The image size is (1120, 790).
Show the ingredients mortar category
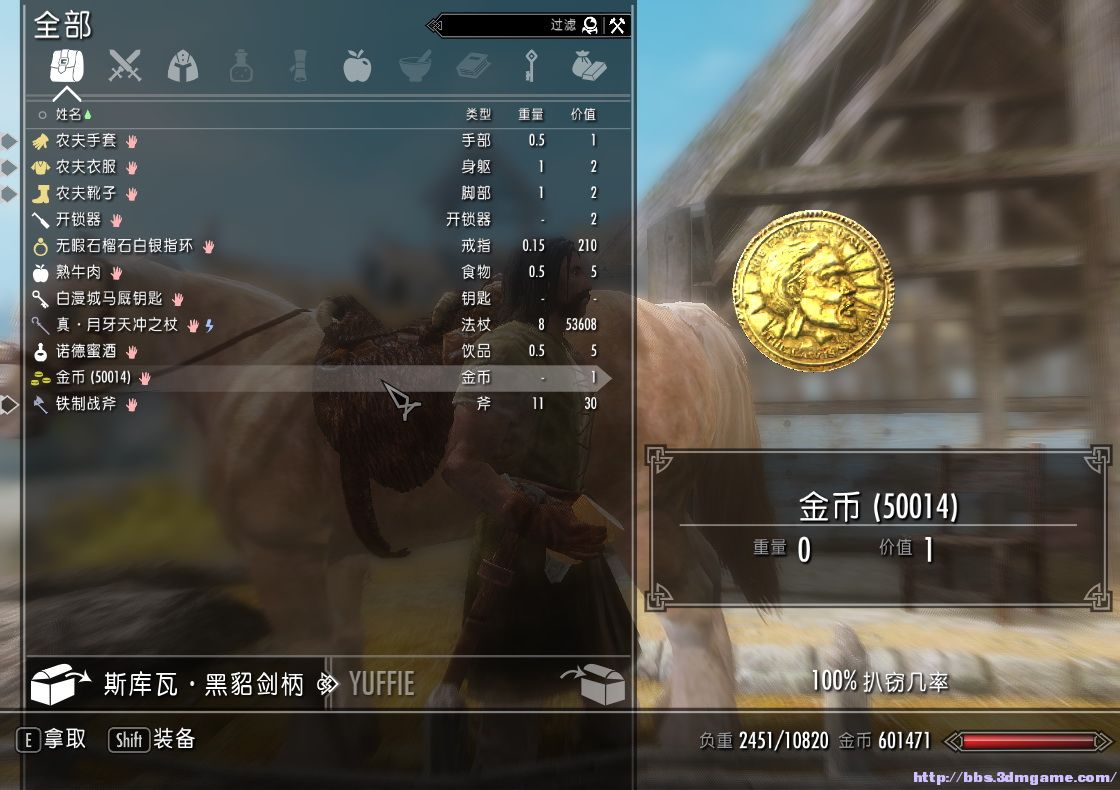point(415,65)
